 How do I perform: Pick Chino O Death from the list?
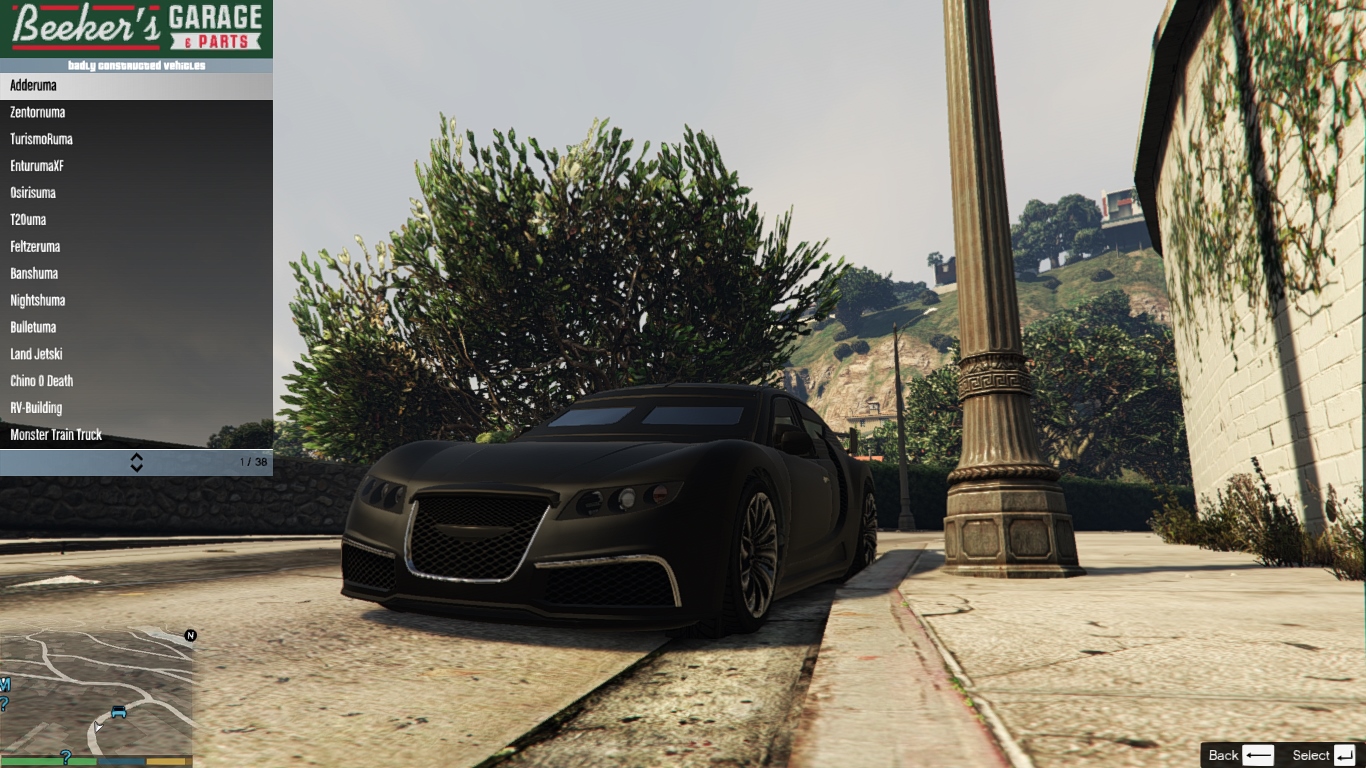(x=136, y=381)
